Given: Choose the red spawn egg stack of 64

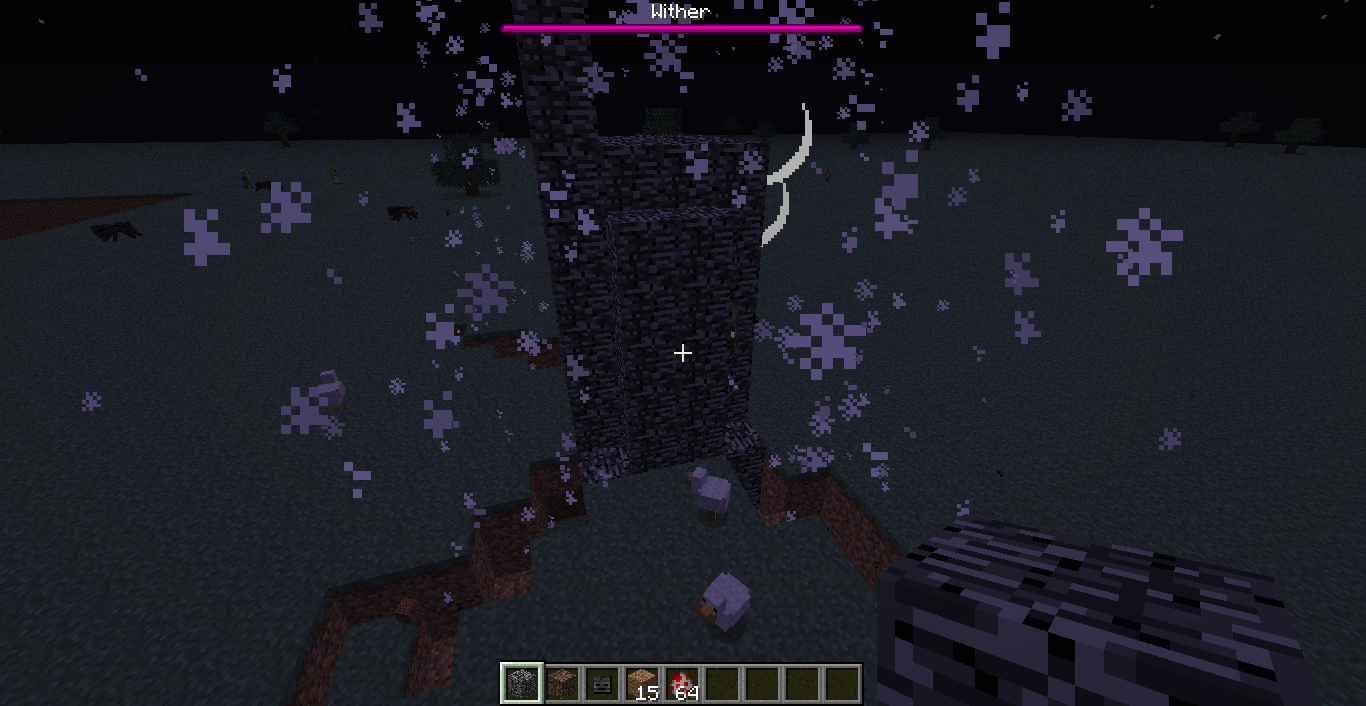Looking at the screenshot, I should (x=682, y=684).
